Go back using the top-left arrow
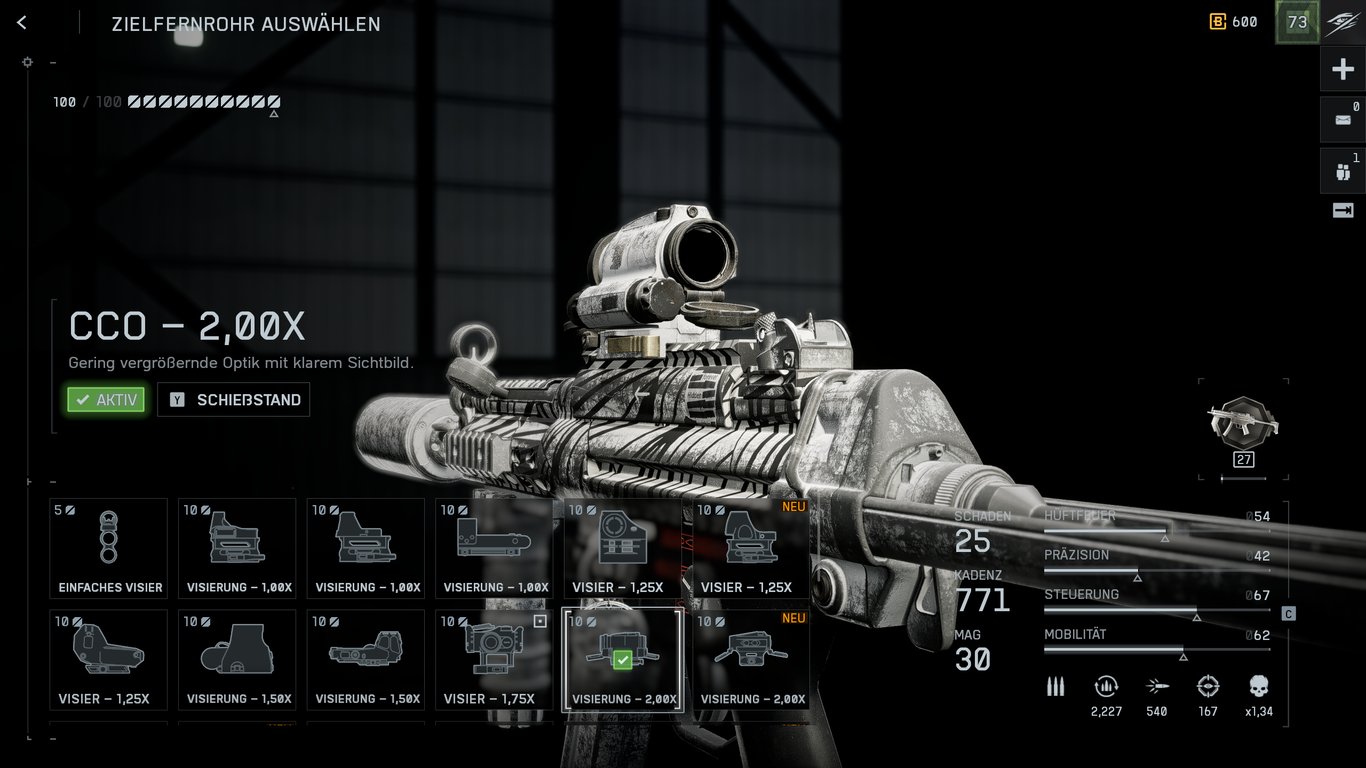 pyautogui.click(x=22, y=23)
